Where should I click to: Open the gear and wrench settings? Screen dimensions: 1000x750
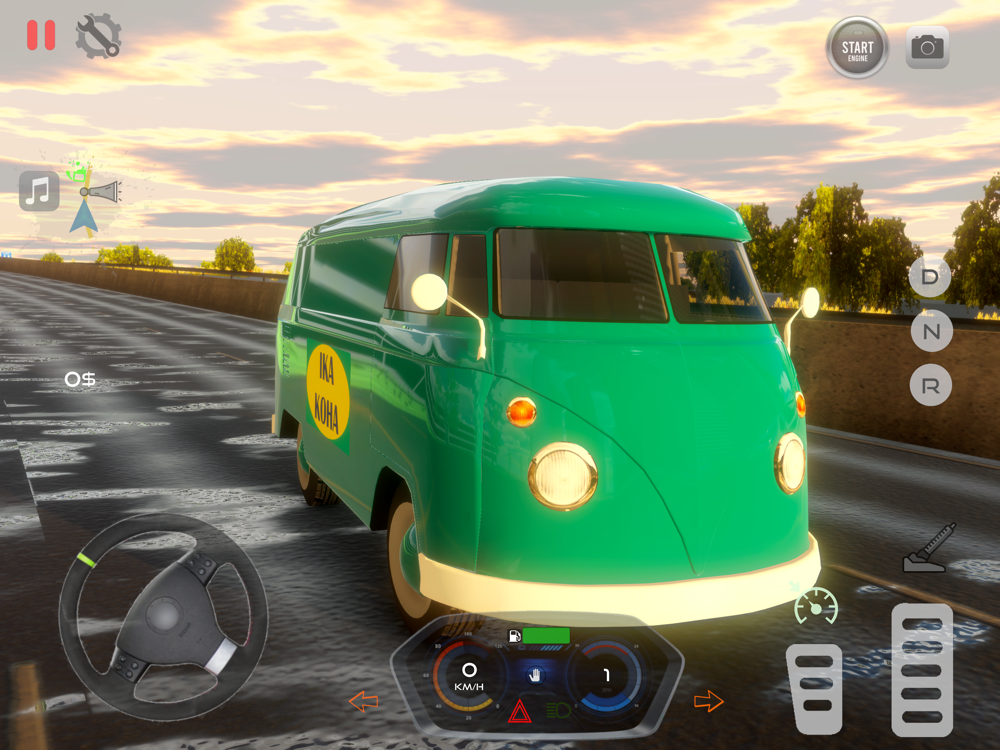pyautogui.click(x=98, y=35)
